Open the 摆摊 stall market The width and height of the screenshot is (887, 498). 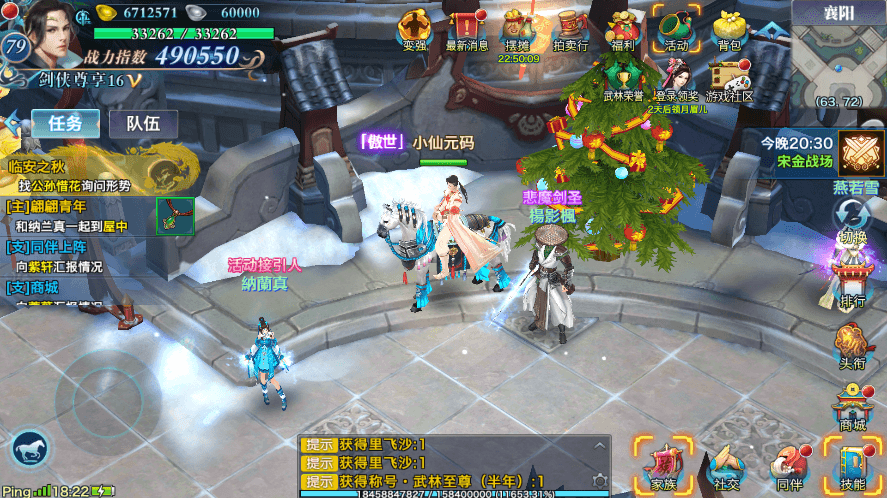[518, 28]
